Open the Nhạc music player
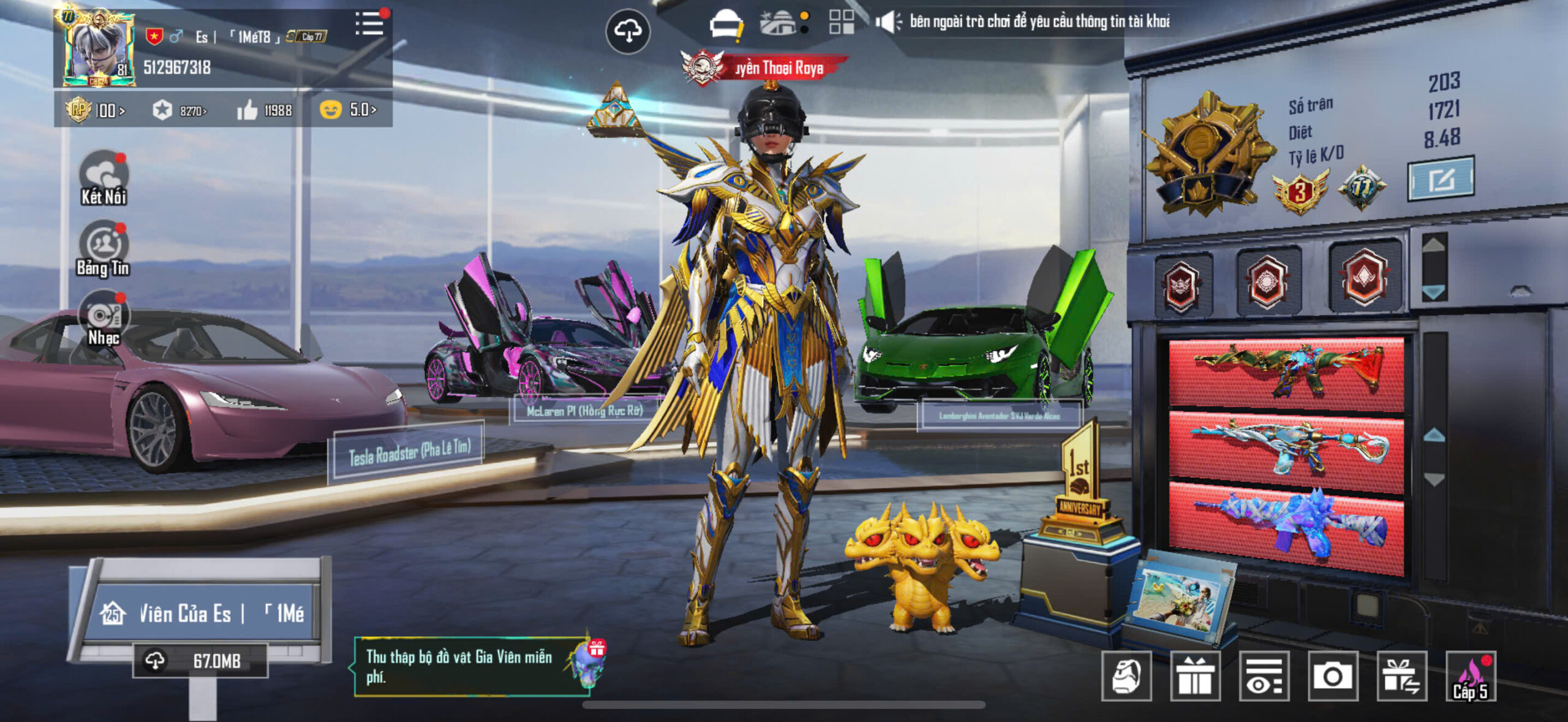The width and height of the screenshot is (1568, 722). (104, 319)
